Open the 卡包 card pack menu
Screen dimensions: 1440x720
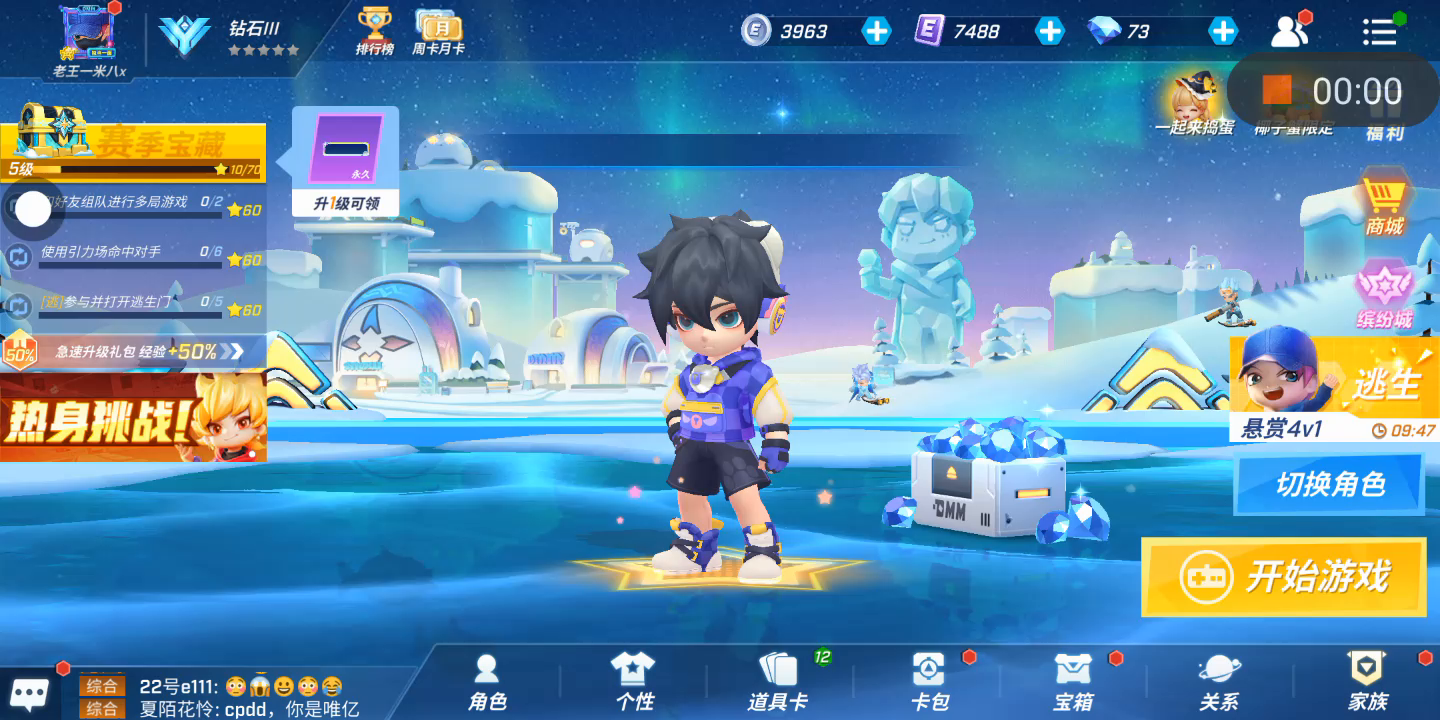(x=929, y=682)
